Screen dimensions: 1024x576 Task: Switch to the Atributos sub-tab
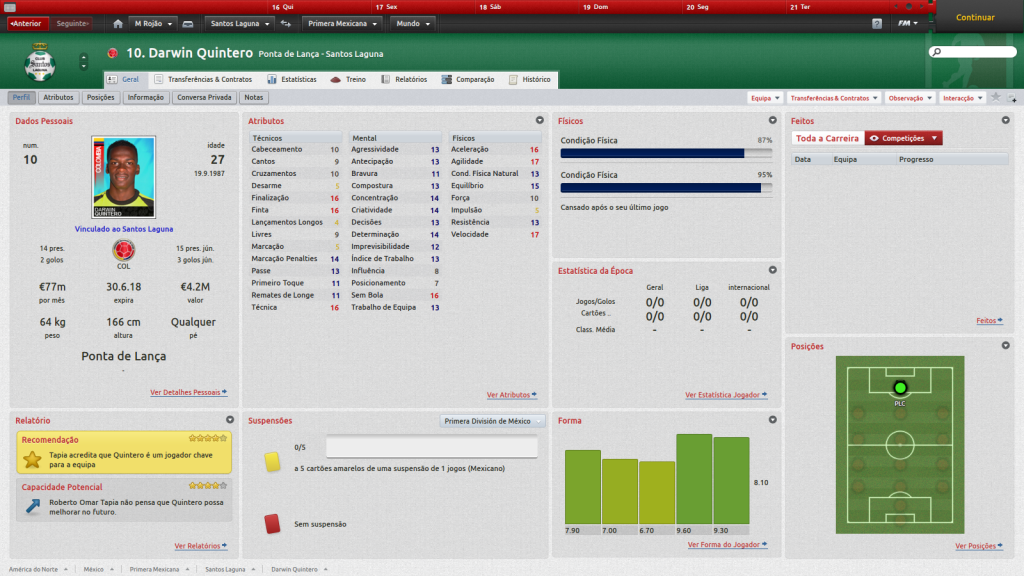(58, 98)
